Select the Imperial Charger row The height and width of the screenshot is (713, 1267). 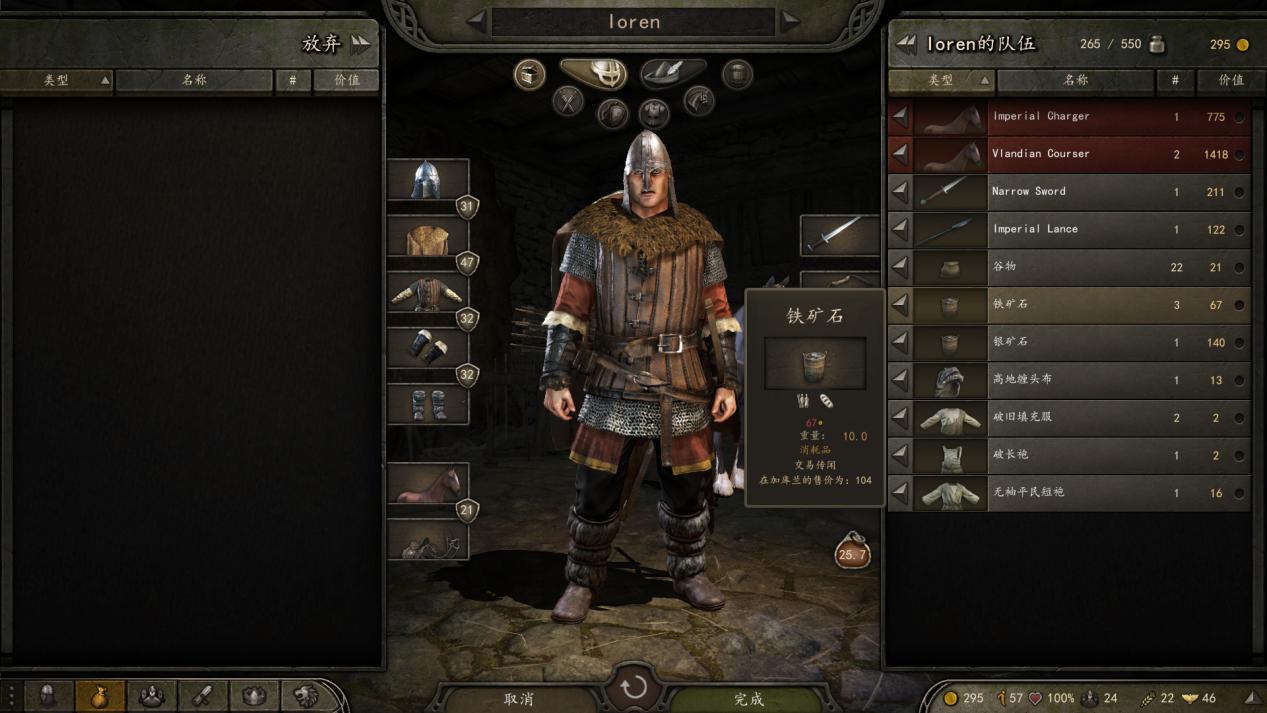1068,117
